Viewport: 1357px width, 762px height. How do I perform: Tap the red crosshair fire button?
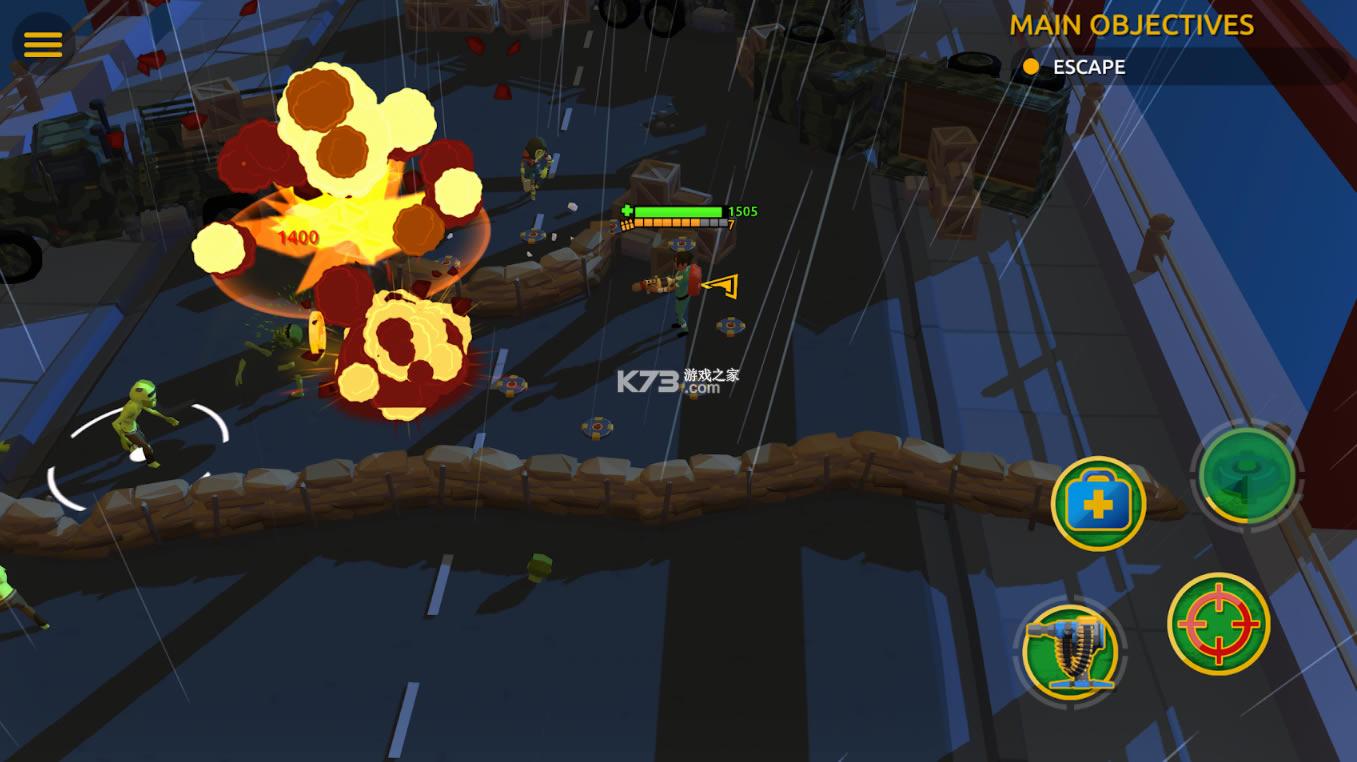point(1218,624)
